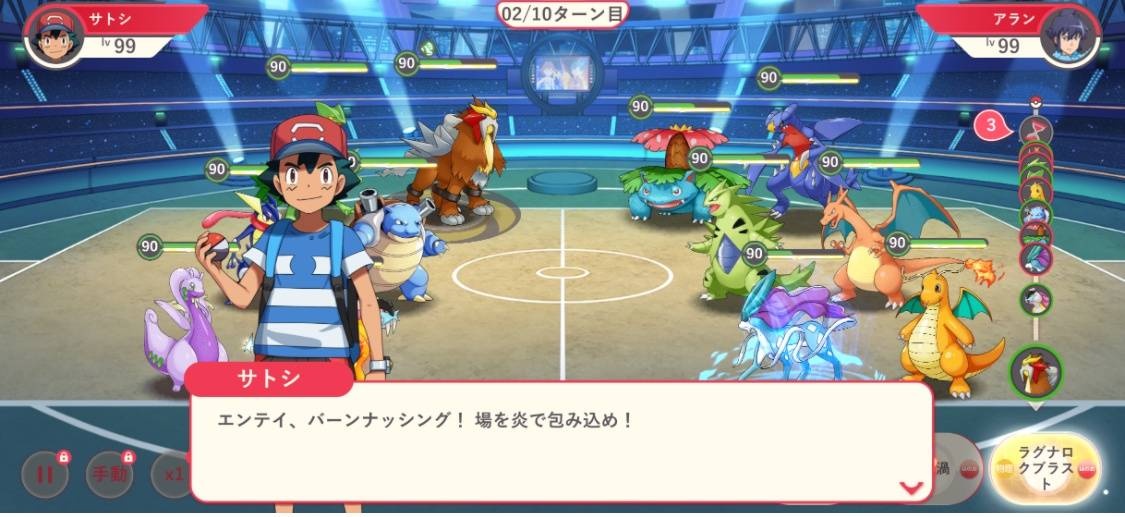
Task: Select the partly hidden skill button beside ラグナロクブラスト
Action: 952,469
